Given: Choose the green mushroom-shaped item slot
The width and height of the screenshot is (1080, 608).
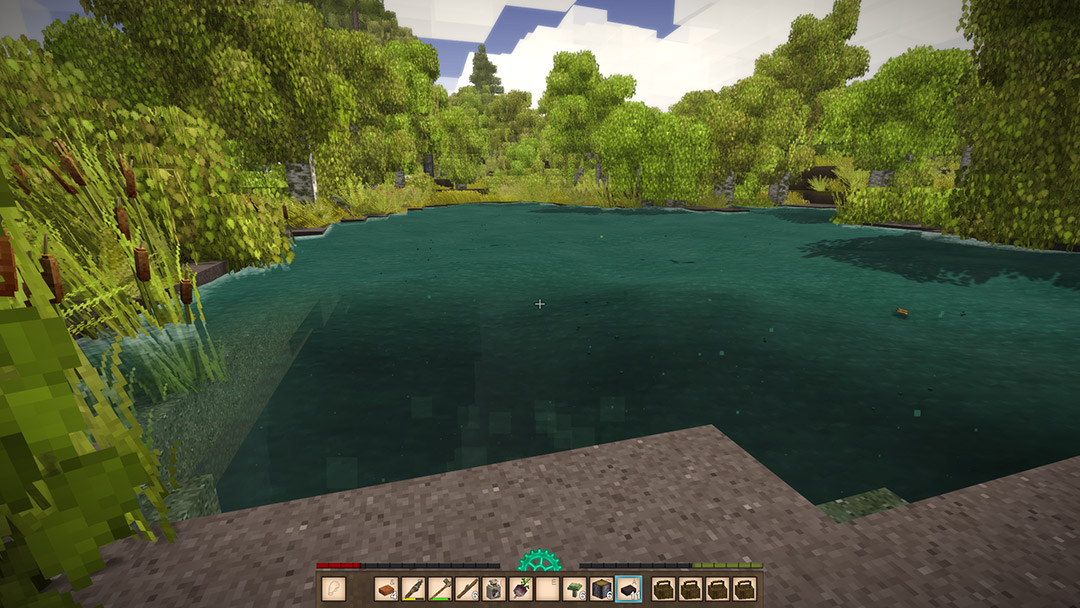Looking at the screenshot, I should pos(575,590).
